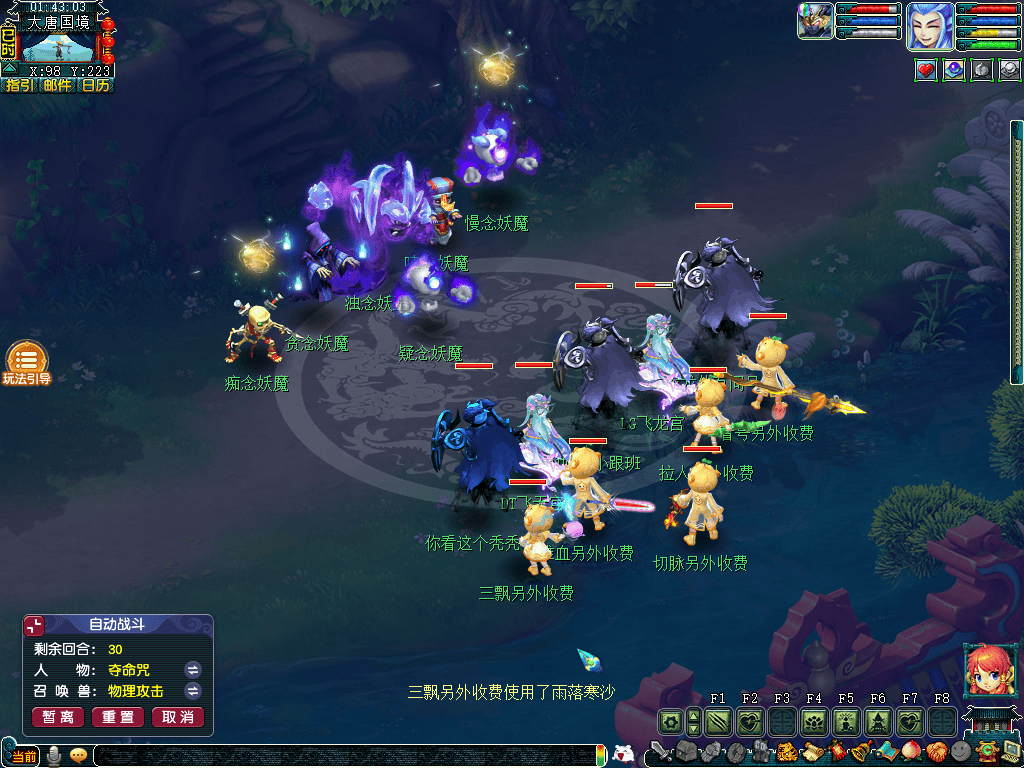Screen dimensions: 1024x768
Task: Open the hotbar gear settings button
Action: click(x=670, y=721)
